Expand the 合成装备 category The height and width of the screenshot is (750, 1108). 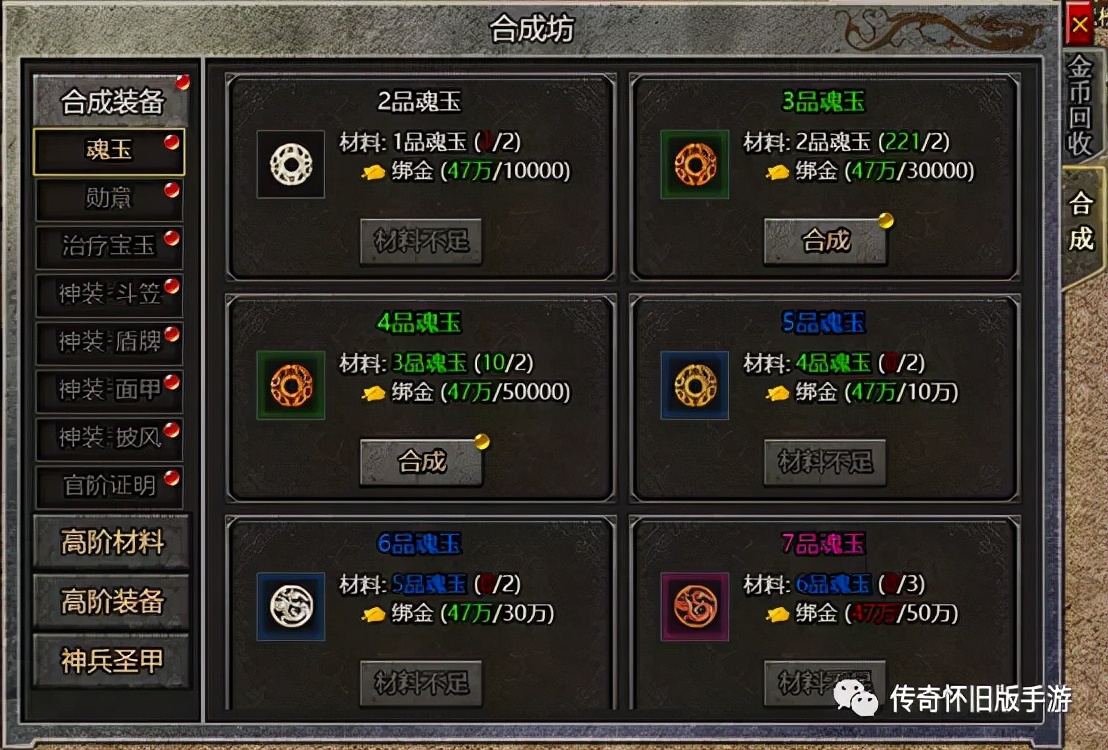pyautogui.click(x=111, y=101)
